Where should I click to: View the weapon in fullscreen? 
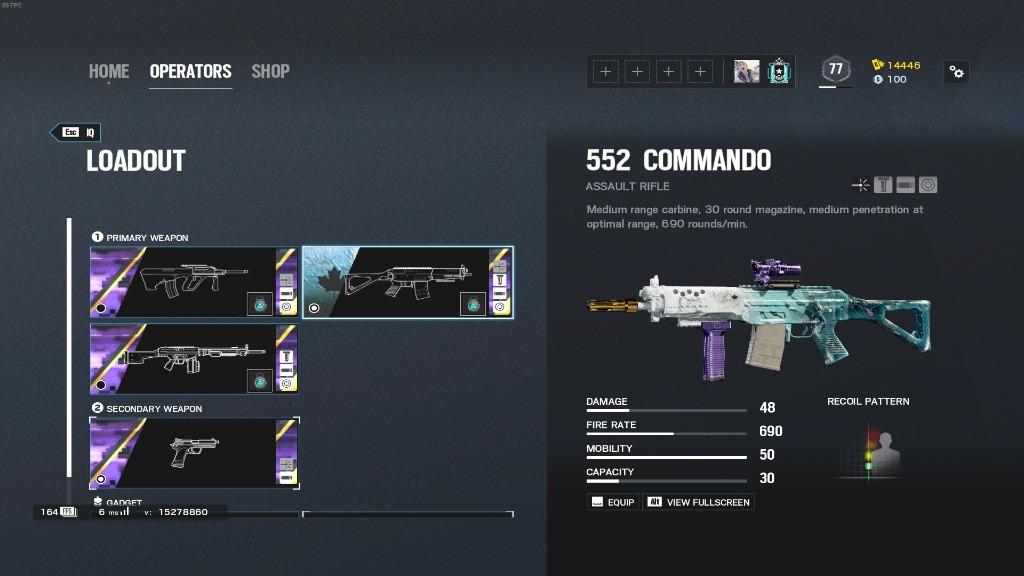point(698,502)
